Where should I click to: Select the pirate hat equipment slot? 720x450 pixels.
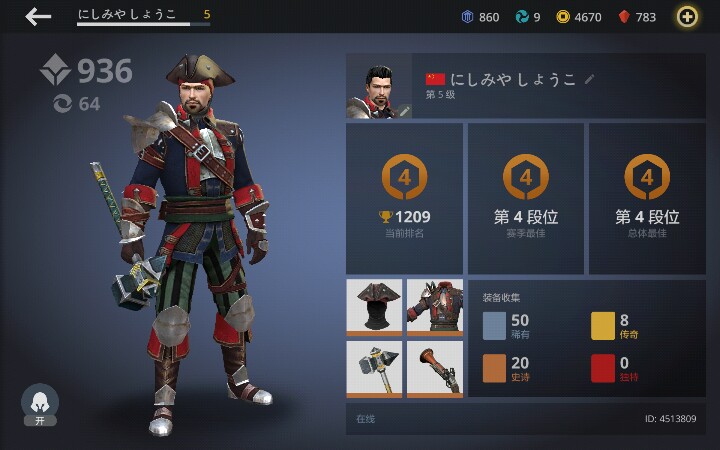click(x=374, y=306)
